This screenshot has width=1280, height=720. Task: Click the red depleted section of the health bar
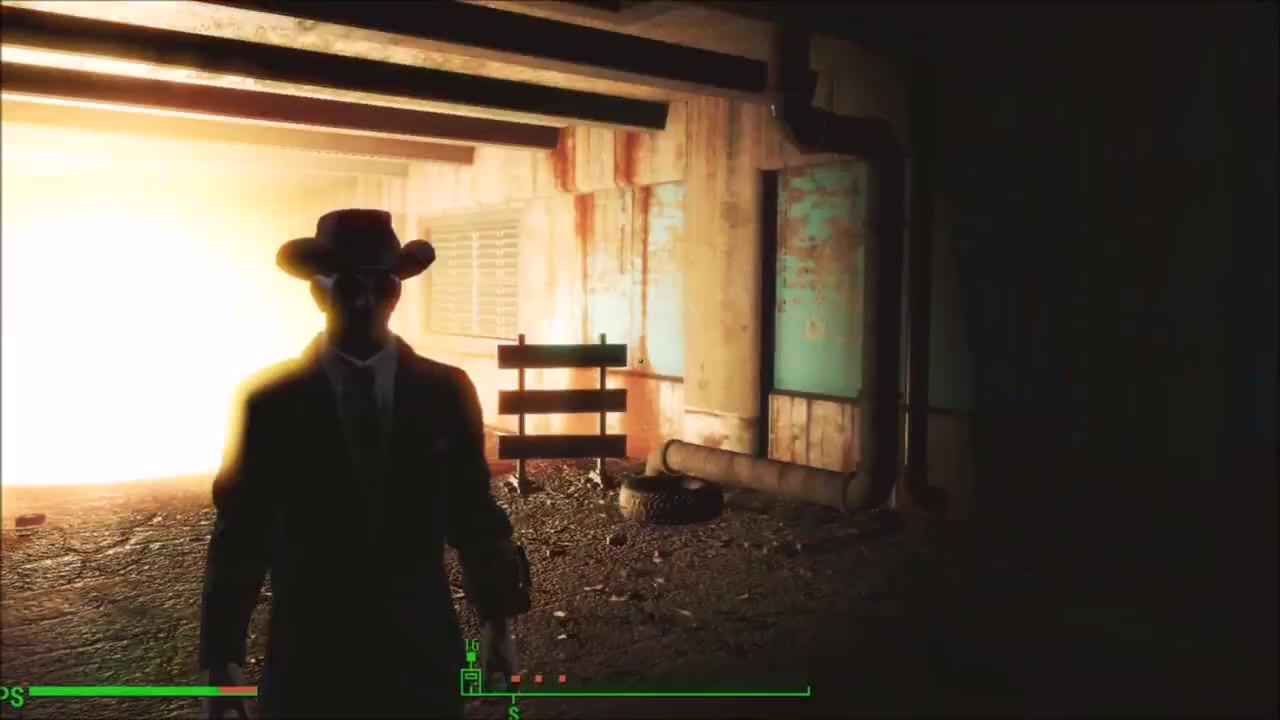pos(237,690)
